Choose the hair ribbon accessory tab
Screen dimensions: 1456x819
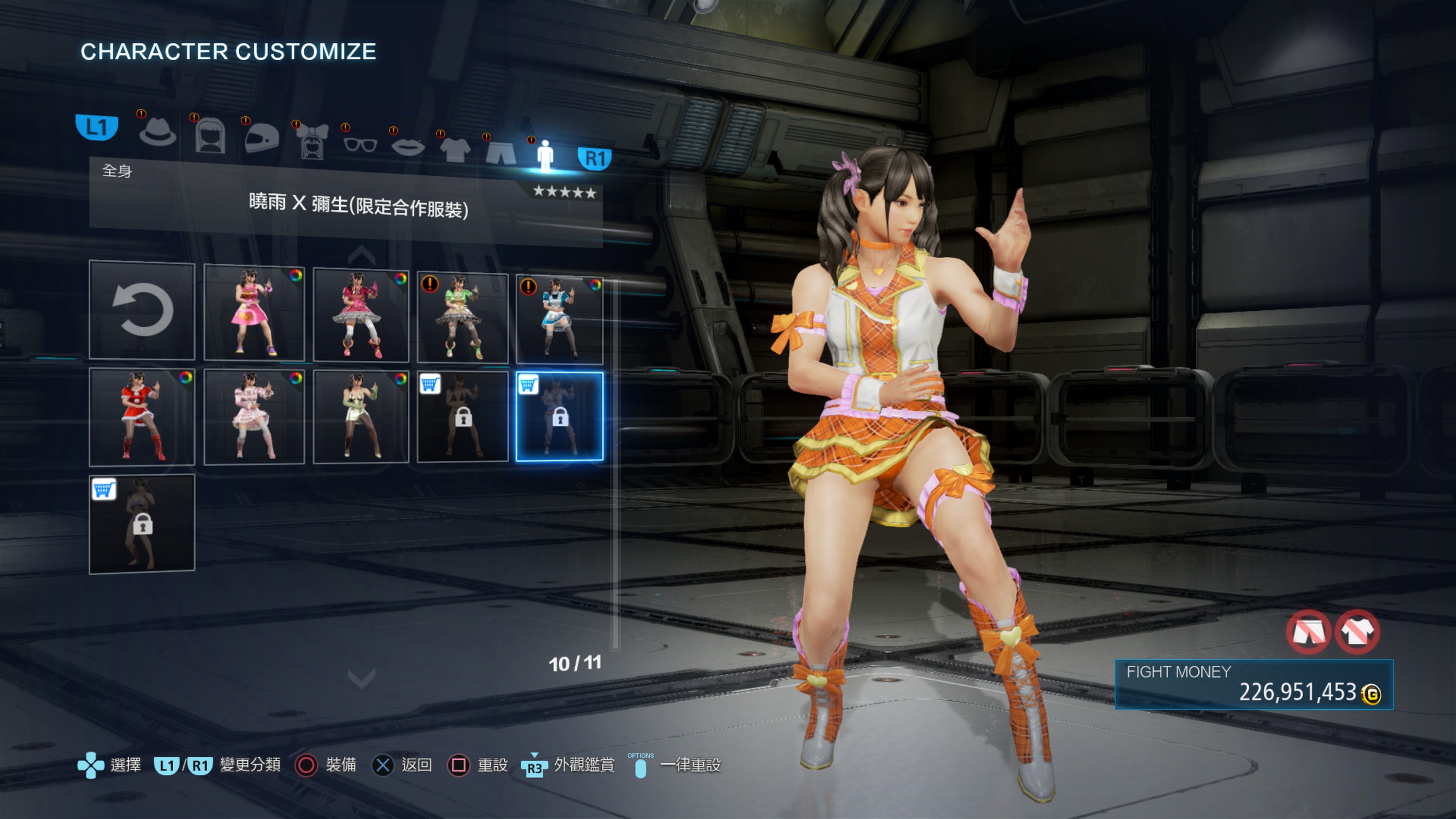tap(313, 141)
